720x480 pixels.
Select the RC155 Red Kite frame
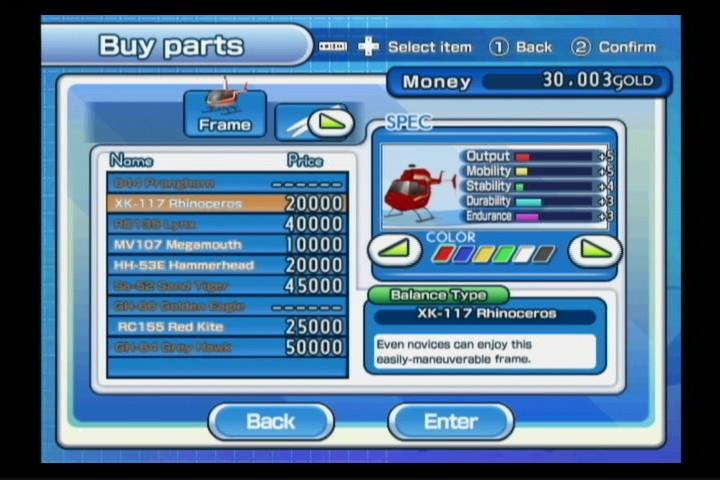click(x=227, y=326)
